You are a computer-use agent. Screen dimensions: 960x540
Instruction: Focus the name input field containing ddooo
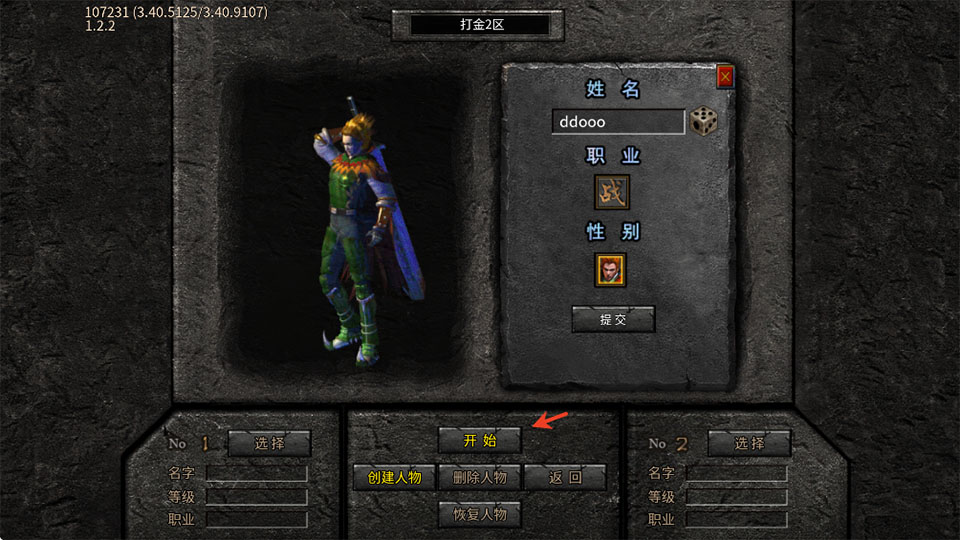click(617, 122)
